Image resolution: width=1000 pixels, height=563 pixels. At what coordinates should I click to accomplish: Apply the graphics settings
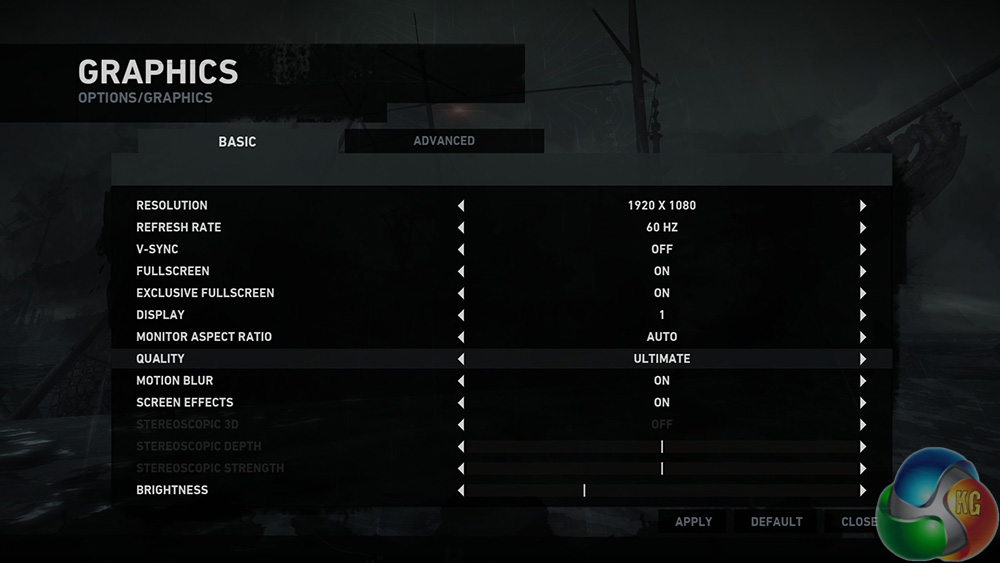pyautogui.click(x=693, y=522)
